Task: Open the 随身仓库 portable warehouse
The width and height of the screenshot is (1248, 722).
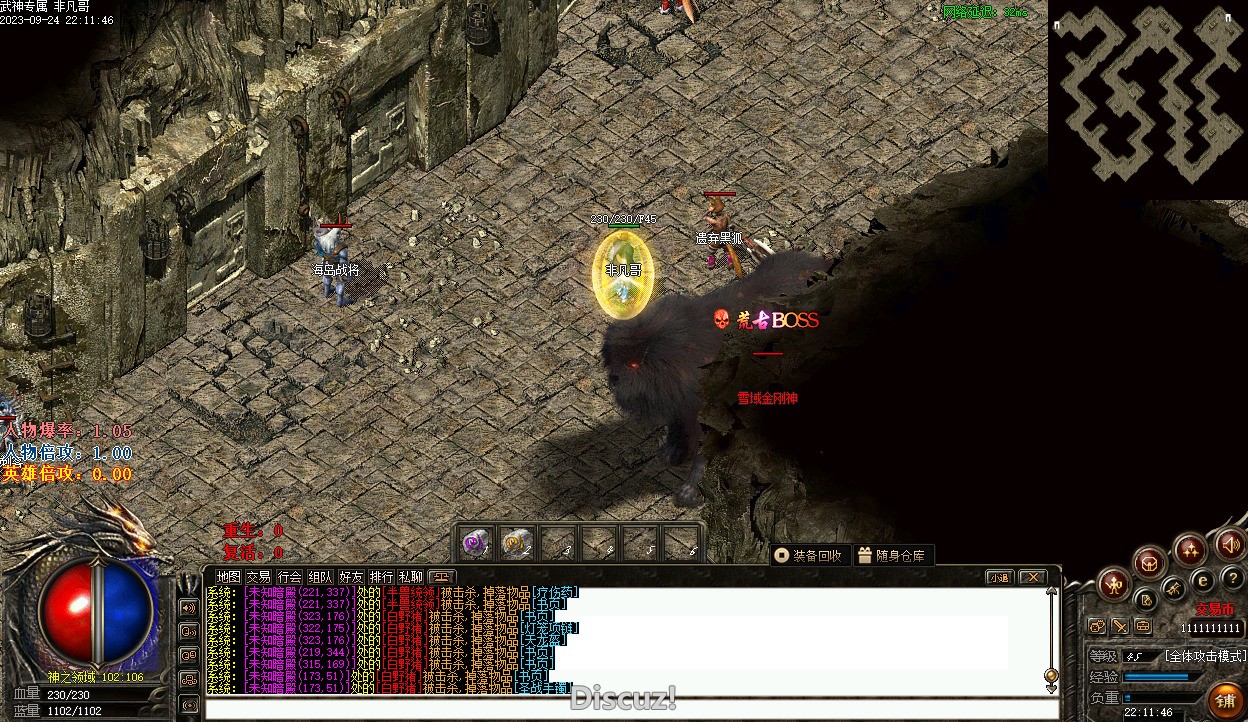Action: coord(893,555)
